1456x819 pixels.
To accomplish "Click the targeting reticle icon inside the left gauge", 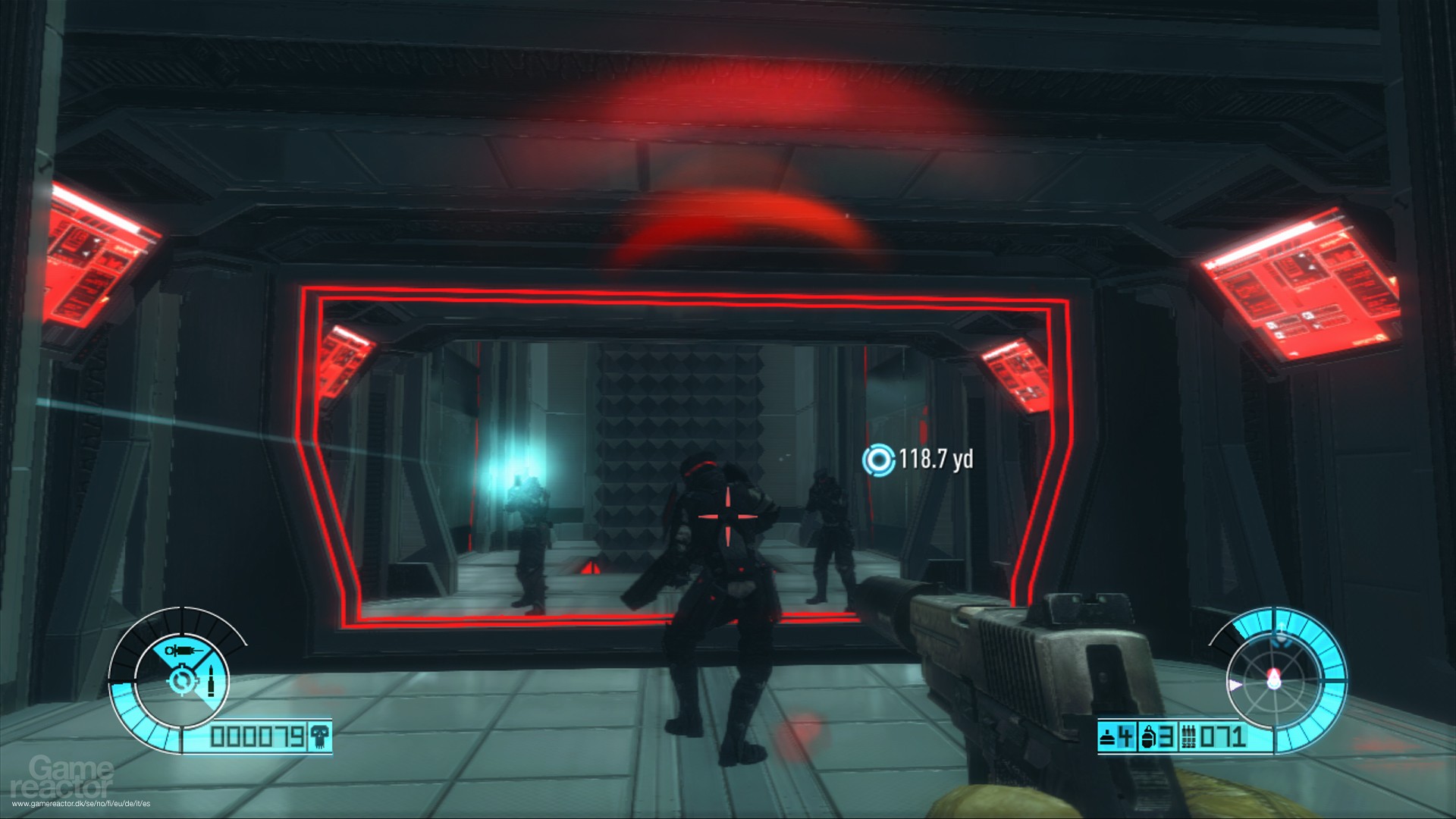I will coord(182,679).
